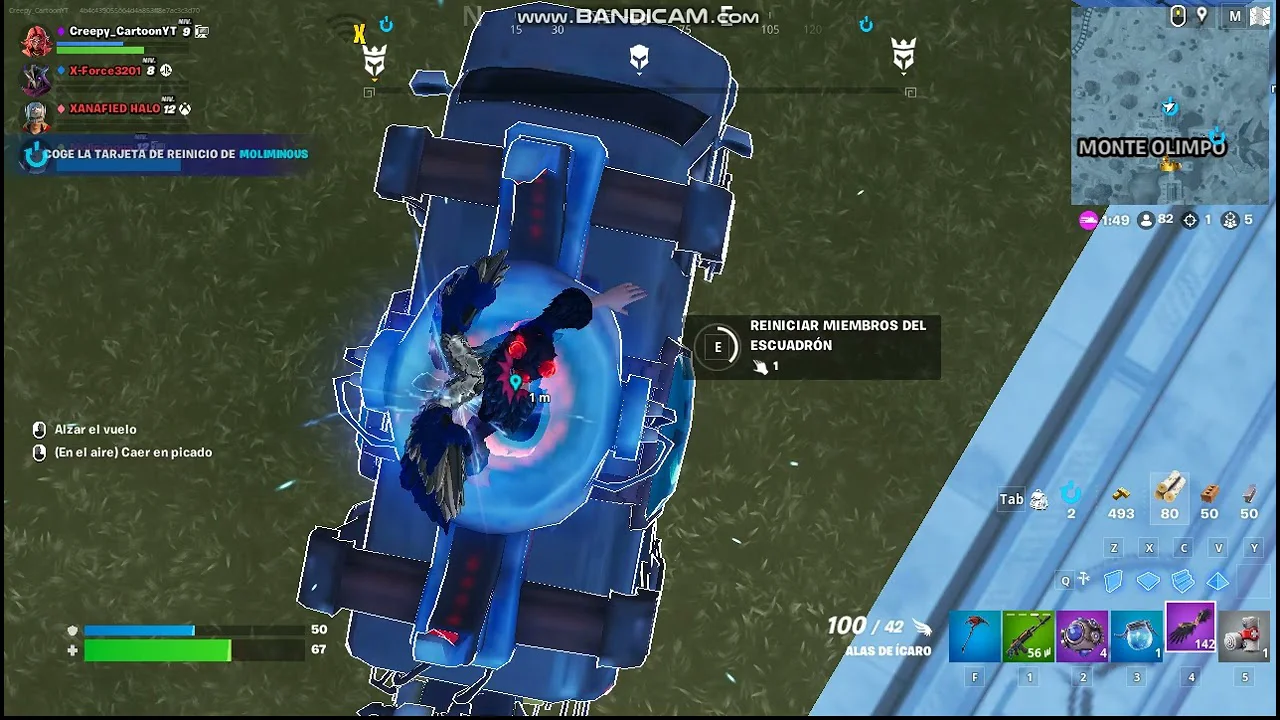Open the full map icon
The image size is (1280, 720).
[1235, 16]
